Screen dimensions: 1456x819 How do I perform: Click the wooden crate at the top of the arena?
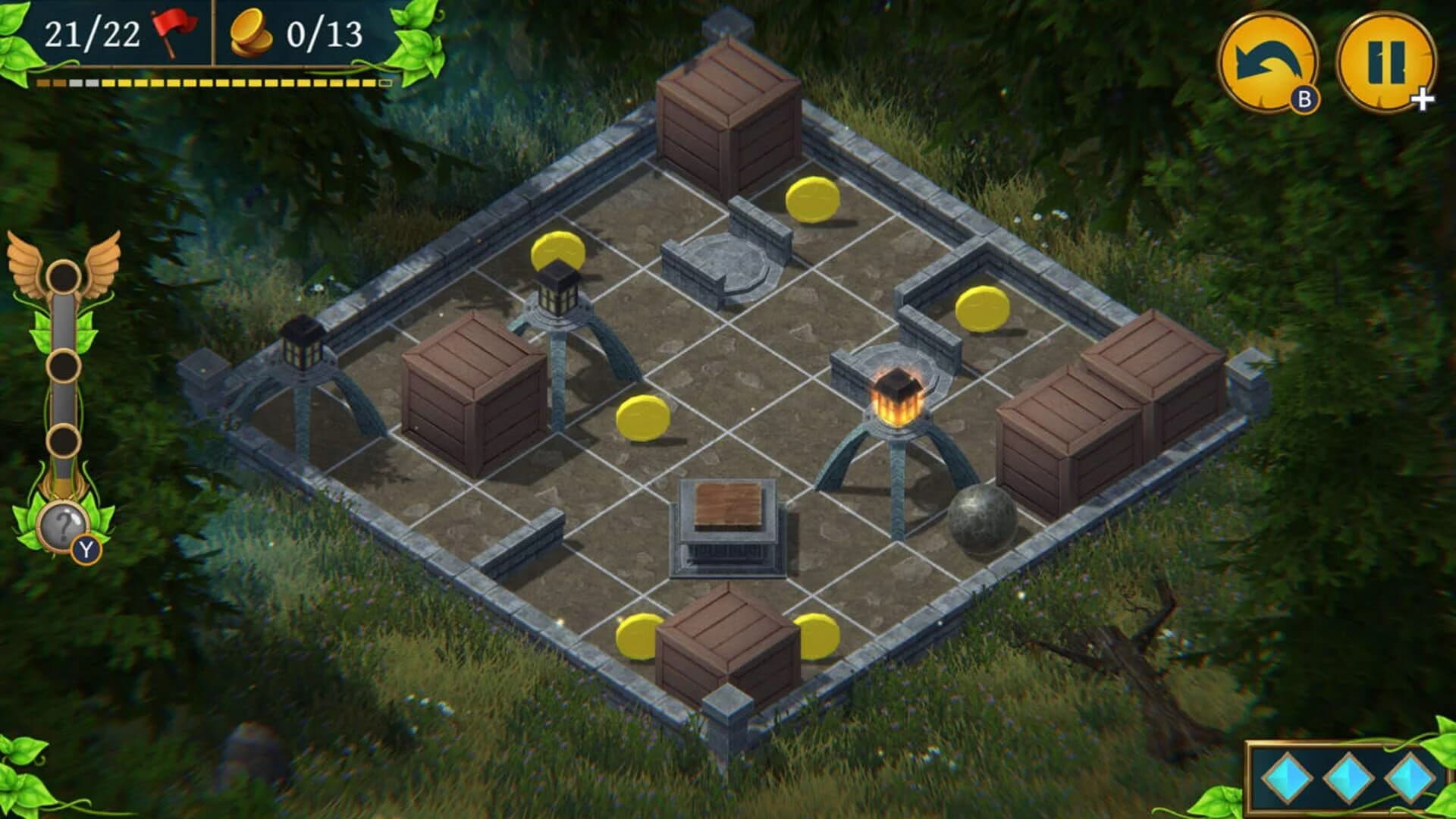tap(728, 118)
